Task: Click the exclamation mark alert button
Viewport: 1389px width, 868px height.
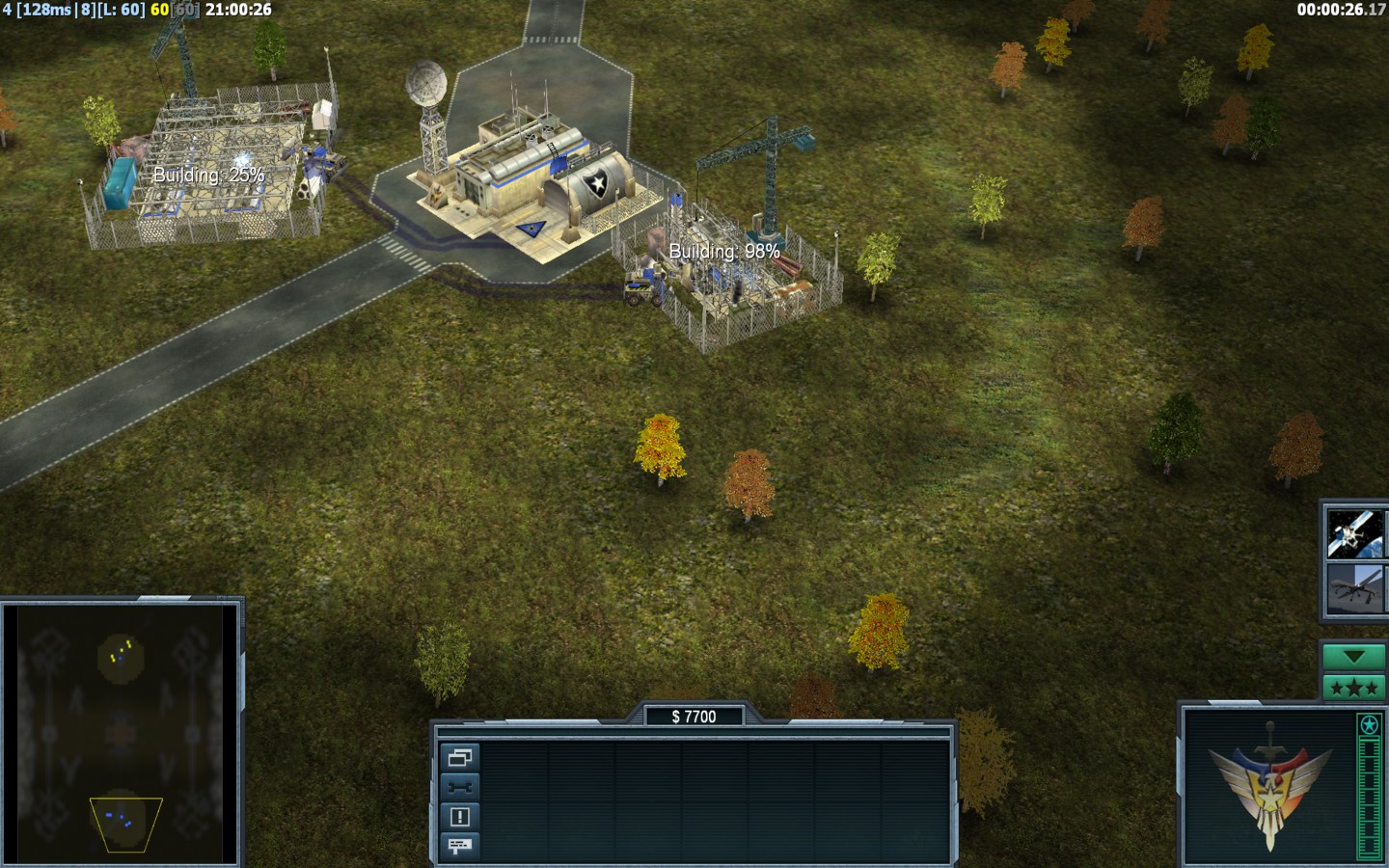Action: [459, 817]
